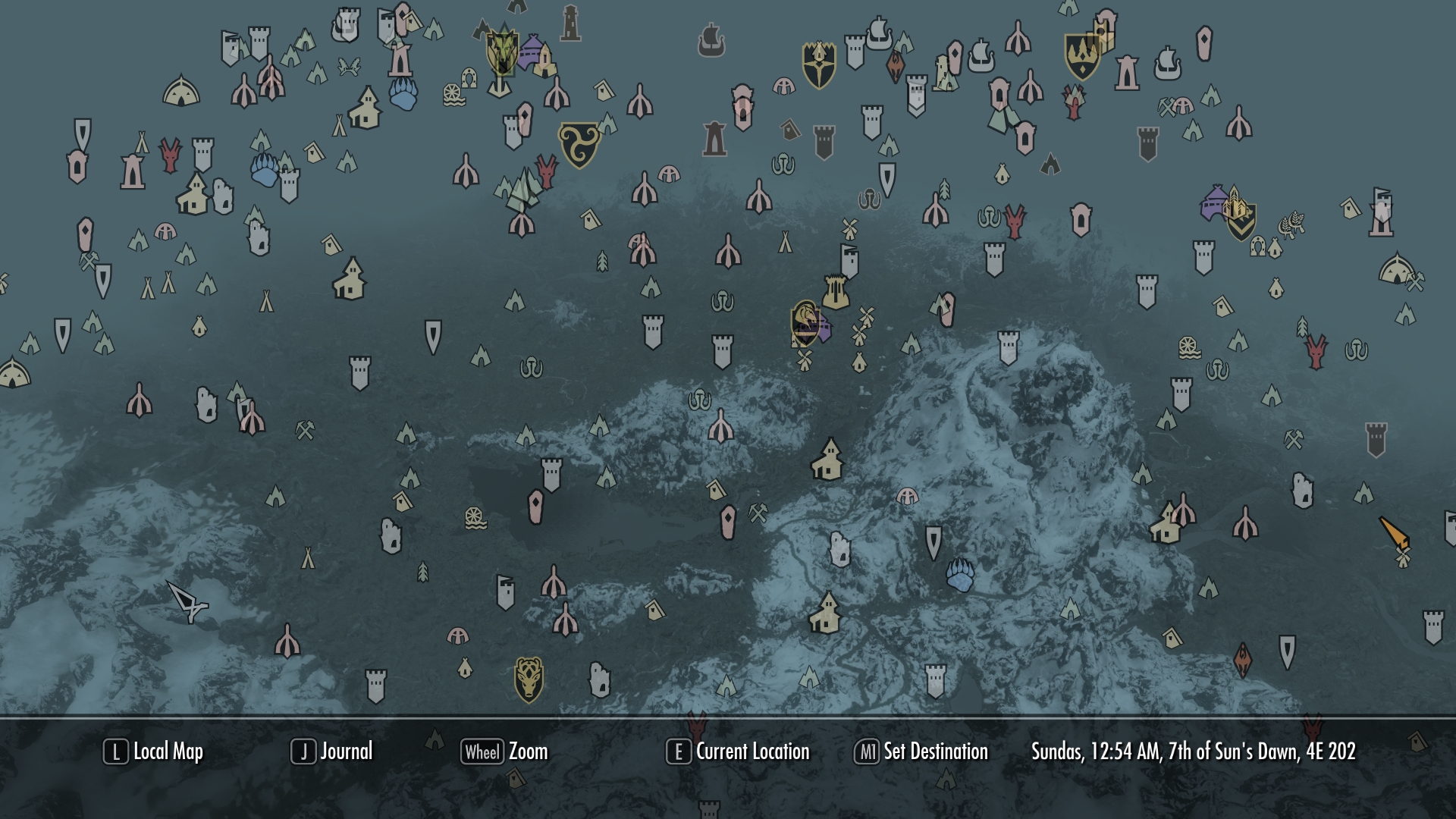Select the Solitude wolf shield marker

pyautogui.click(x=501, y=52)
